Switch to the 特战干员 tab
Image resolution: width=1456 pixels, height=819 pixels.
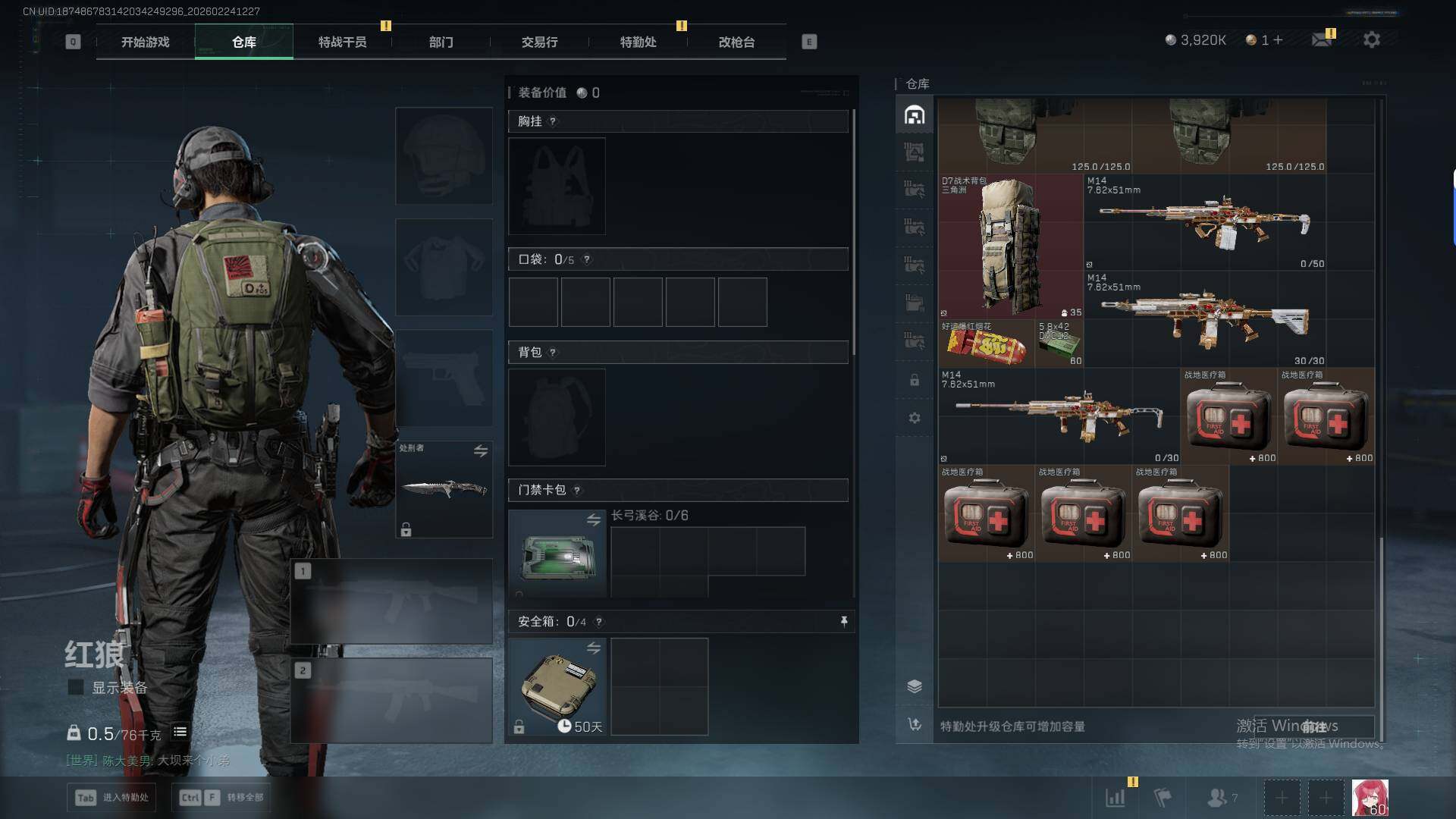click(342, 42)
